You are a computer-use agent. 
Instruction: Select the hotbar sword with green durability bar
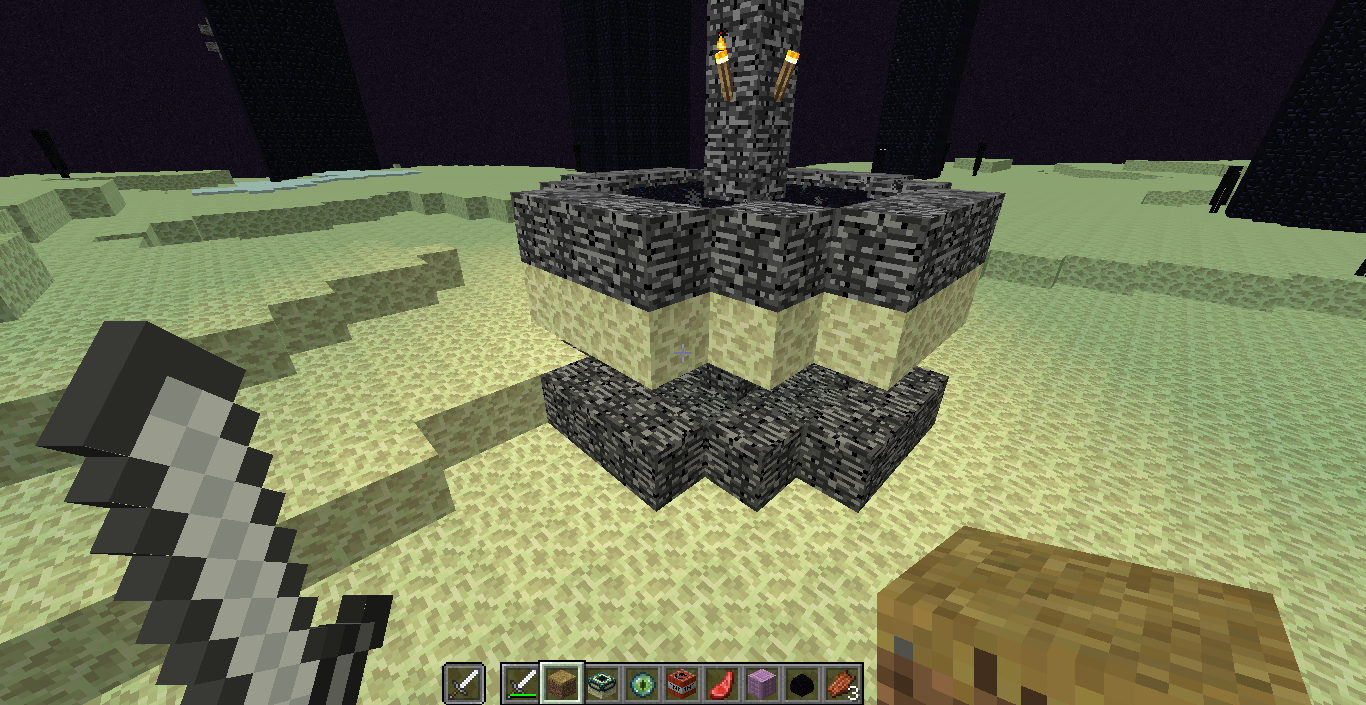pos(521,684)
